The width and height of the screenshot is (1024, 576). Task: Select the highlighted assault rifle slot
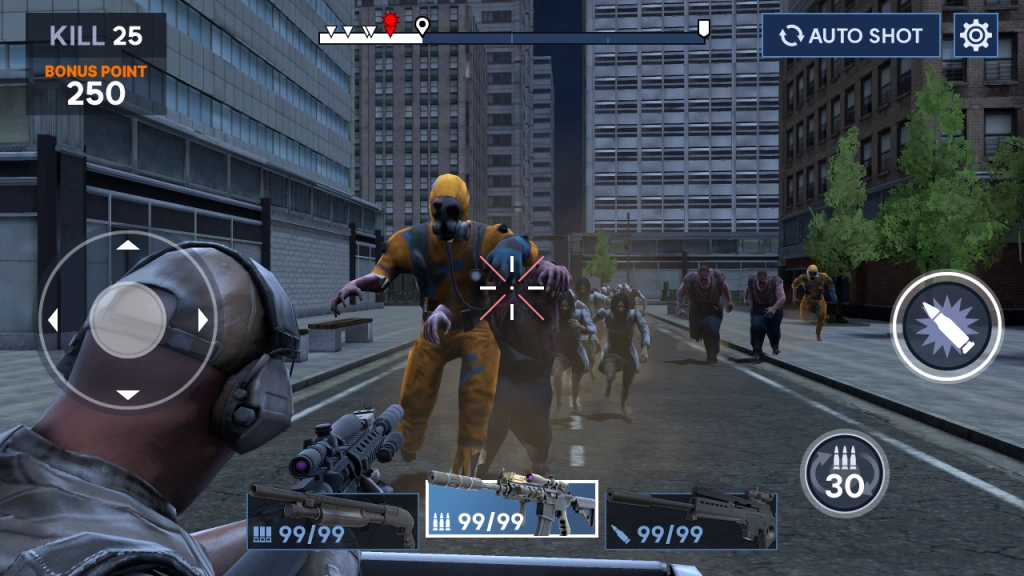coord(512,509)
